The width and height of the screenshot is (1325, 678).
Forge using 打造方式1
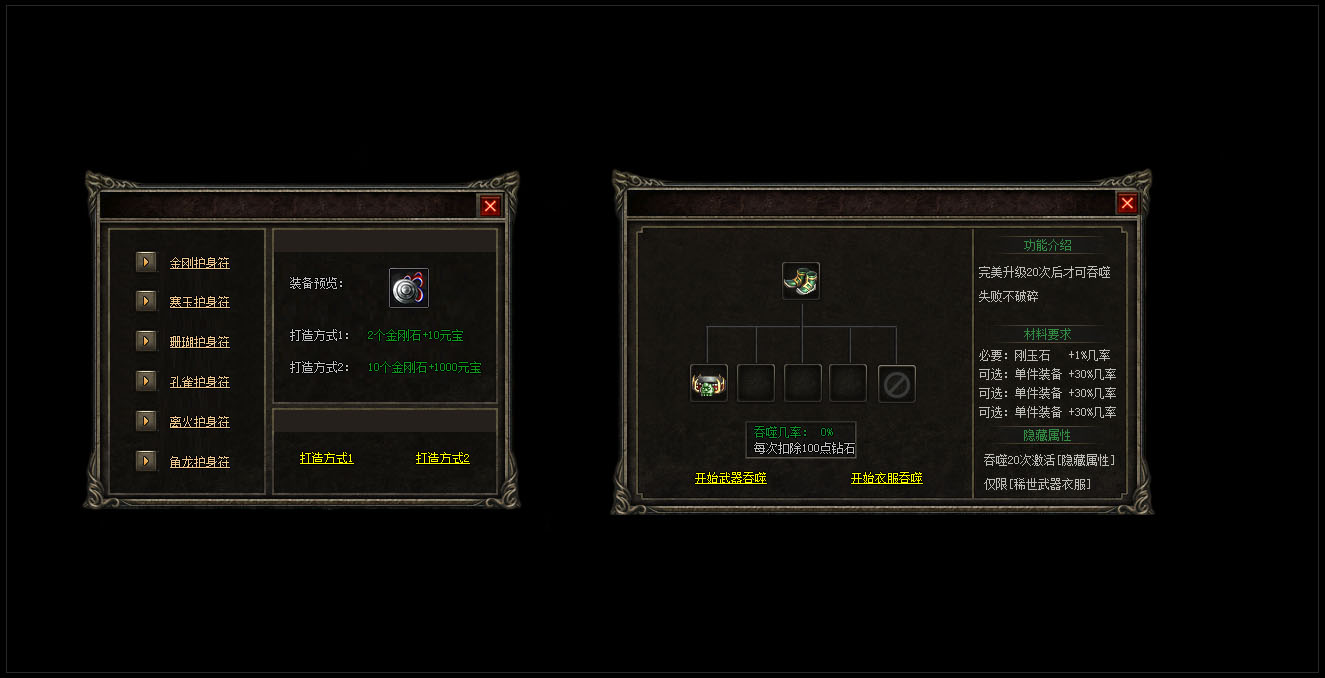[x=327, y=458]
